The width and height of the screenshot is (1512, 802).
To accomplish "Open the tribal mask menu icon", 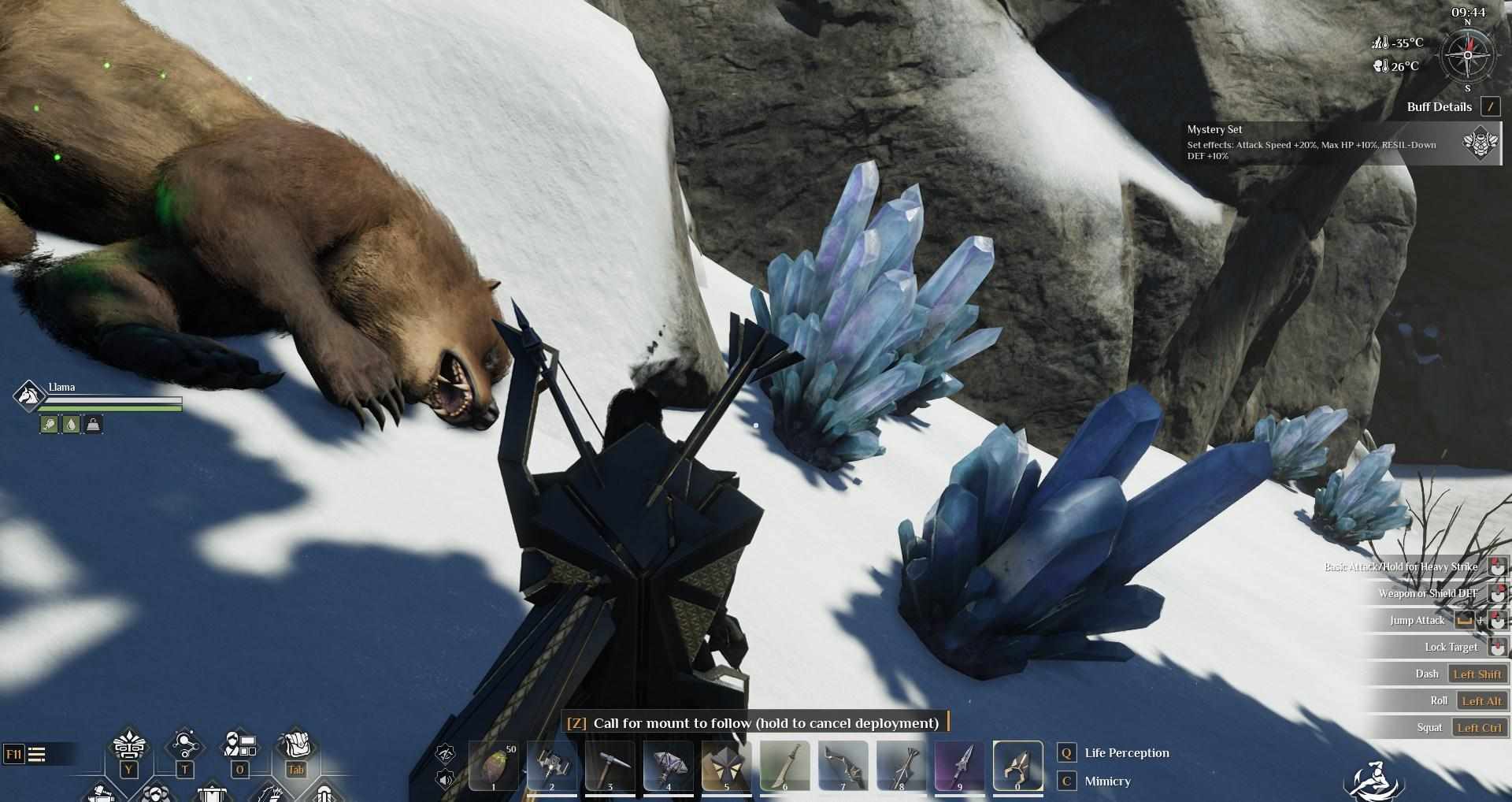I will pyautogui.click(x=128, y=744).
